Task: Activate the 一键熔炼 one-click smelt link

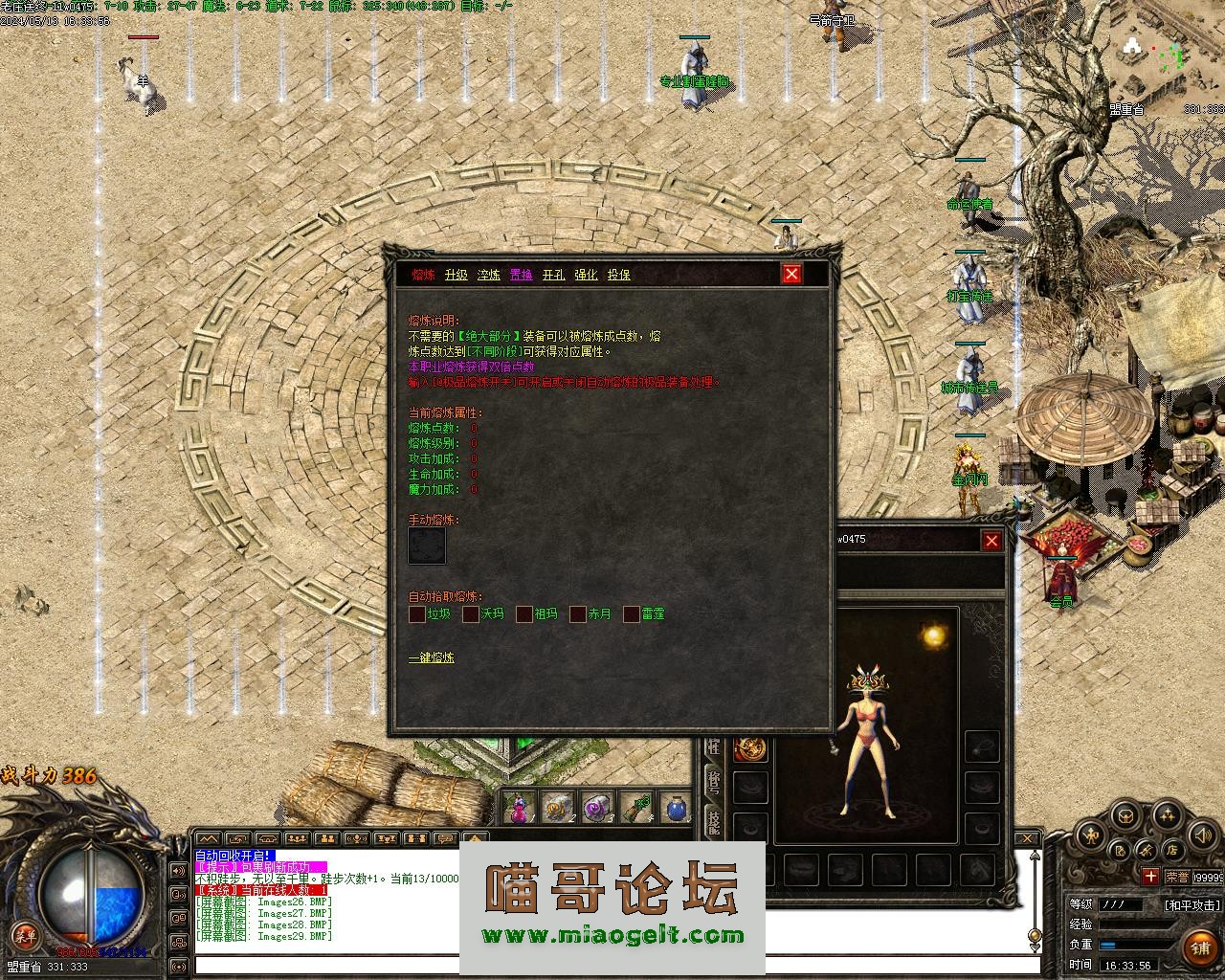Action: click(432, 658)
